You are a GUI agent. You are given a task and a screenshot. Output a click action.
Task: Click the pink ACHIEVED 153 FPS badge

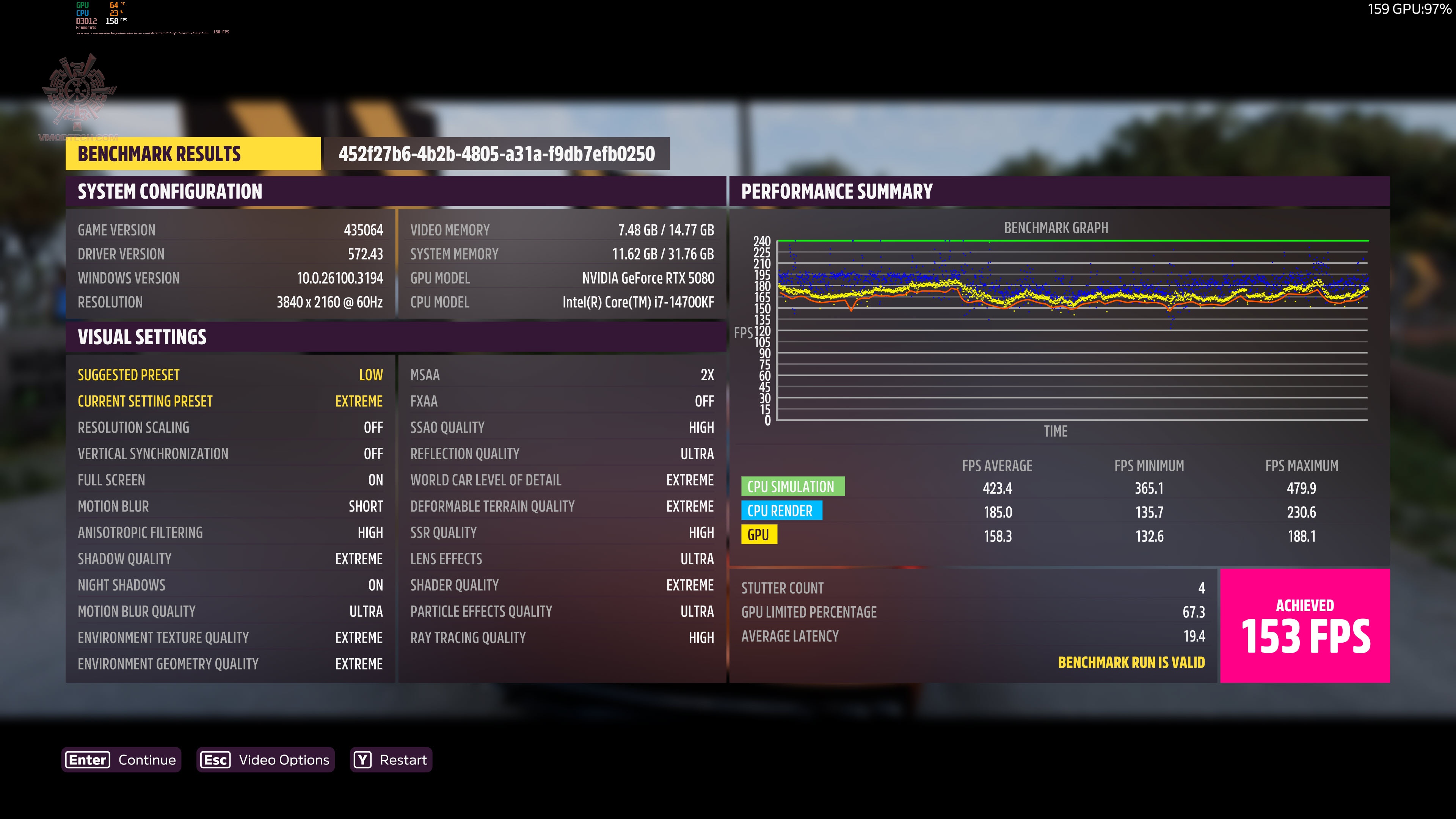click(1305, 624)
